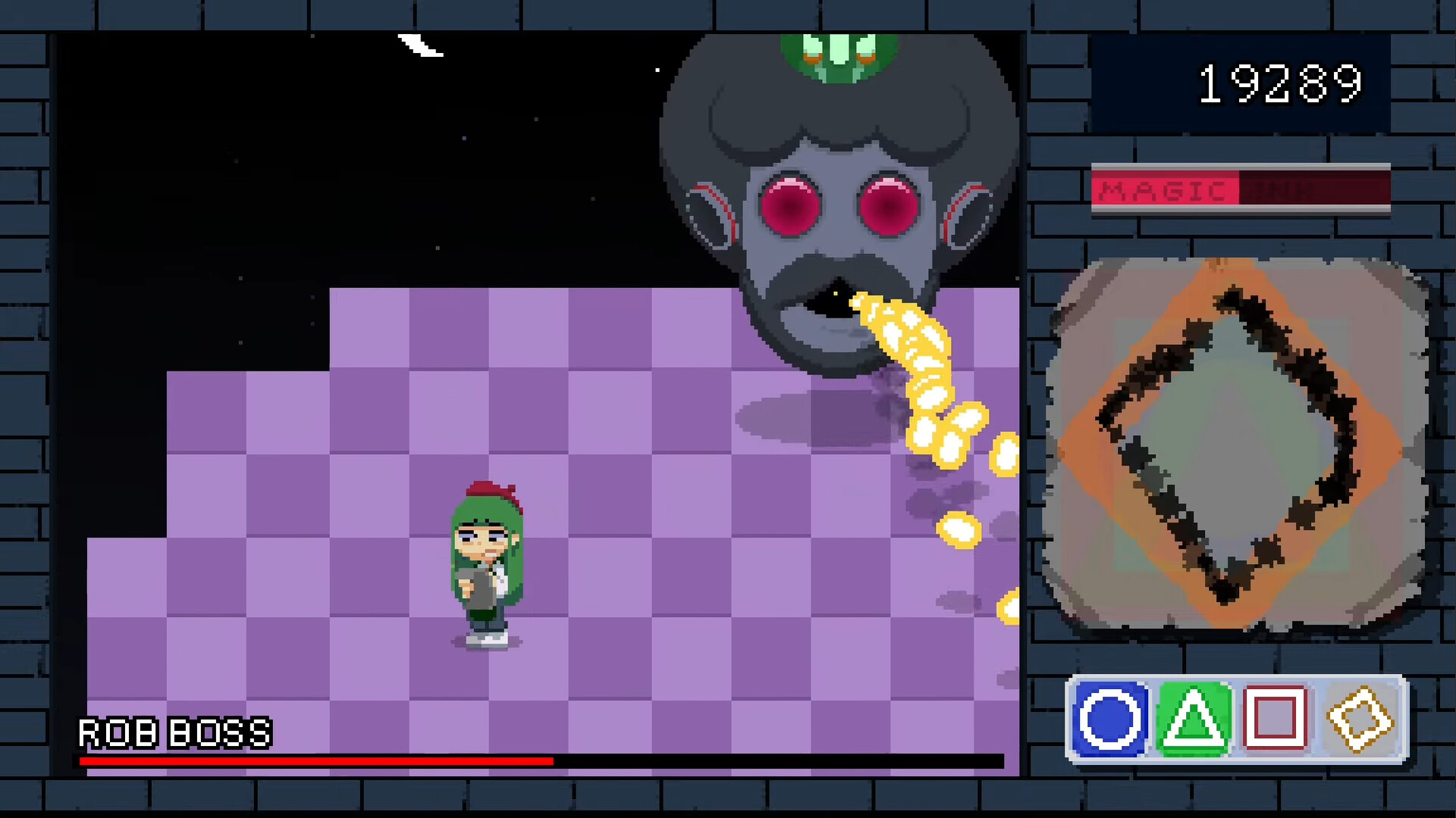
Task: Click the red boss health bar
Action: [303, 760]
